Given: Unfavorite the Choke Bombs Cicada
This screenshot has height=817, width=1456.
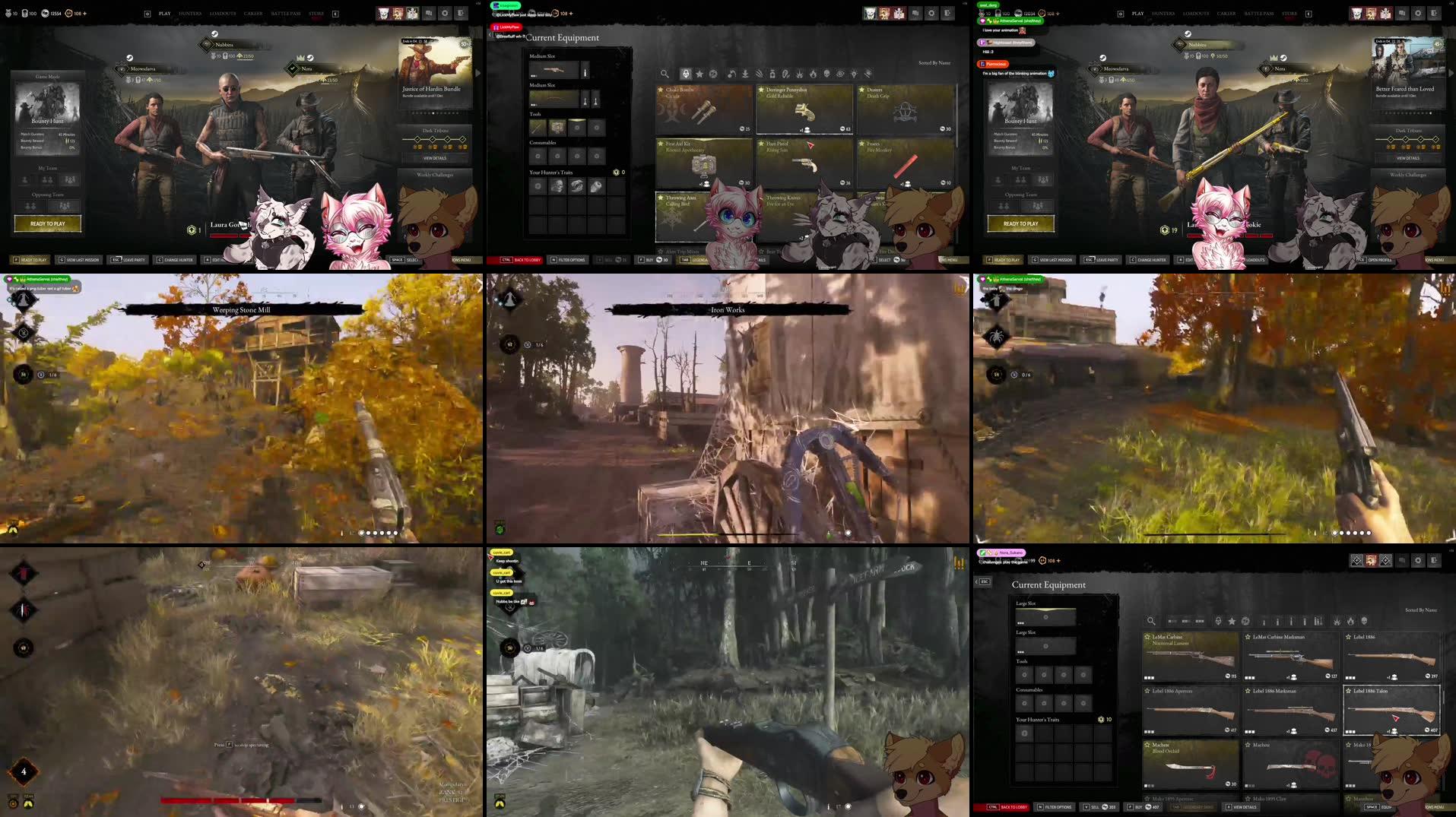Looking at the screenshot, I should tap(660, 90).
